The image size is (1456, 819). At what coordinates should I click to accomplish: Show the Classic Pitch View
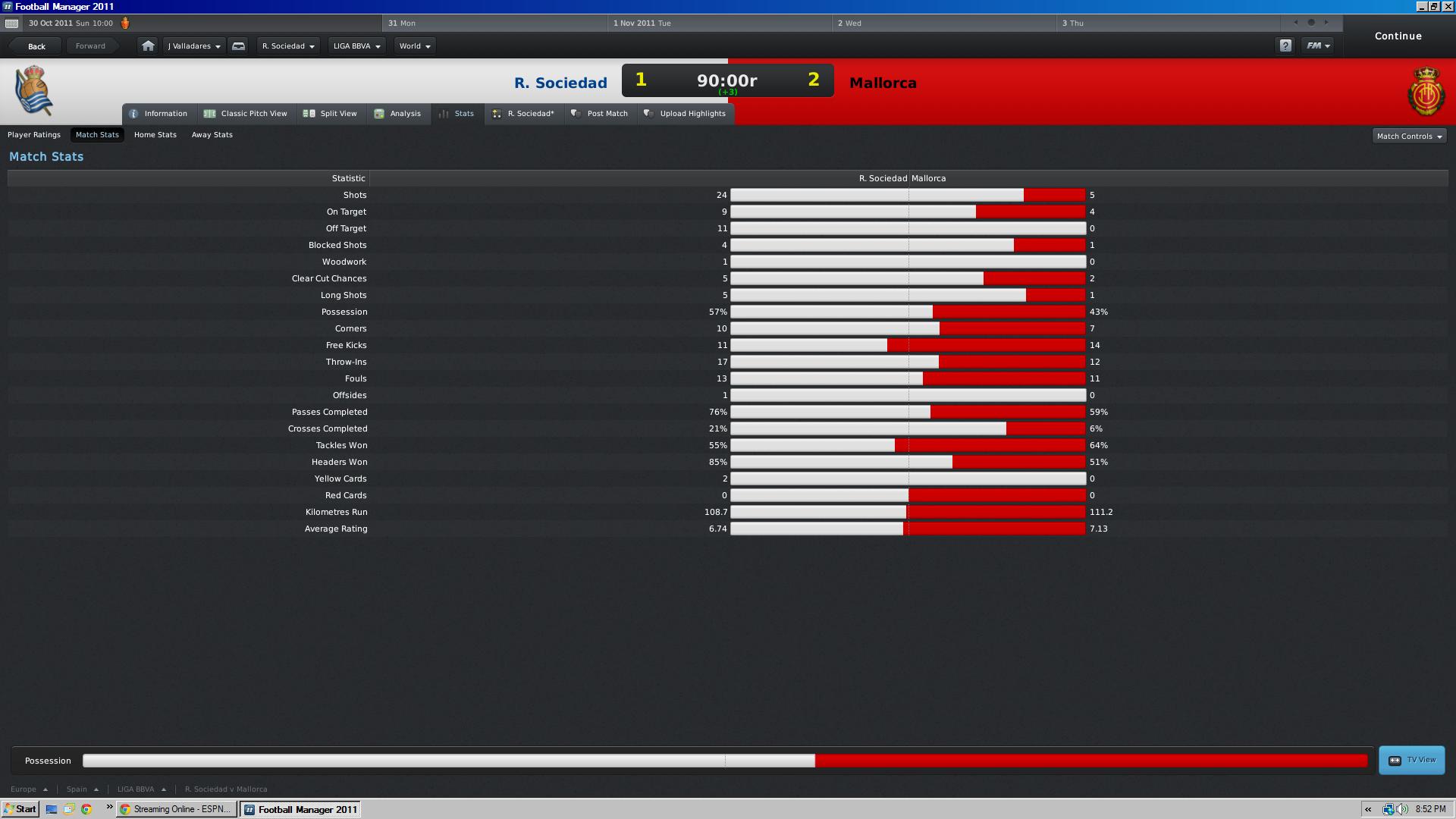click(x=246, y=114)
